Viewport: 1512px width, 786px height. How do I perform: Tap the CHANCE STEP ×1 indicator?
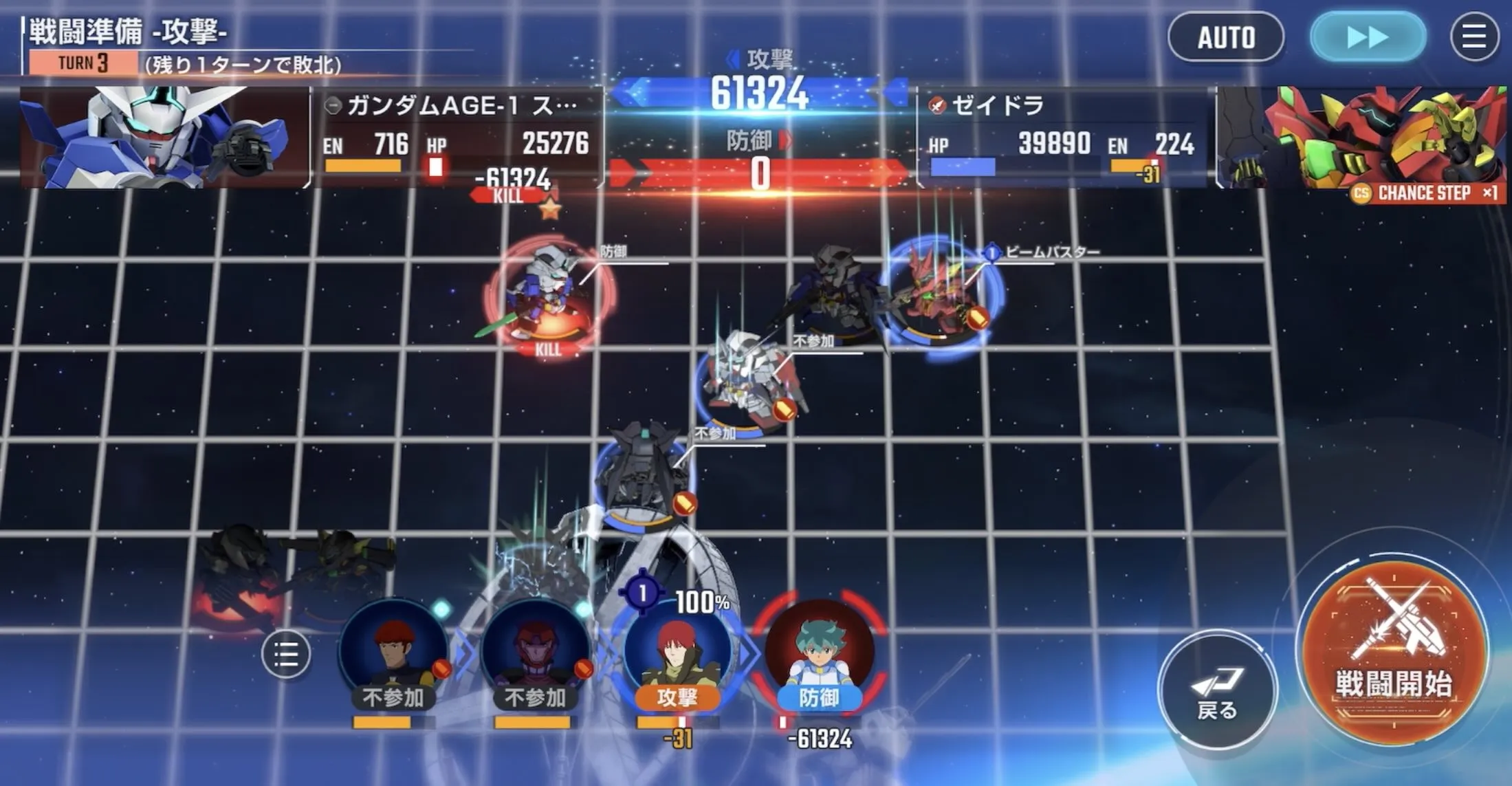pyautogui.click(x=1430, y=194)
